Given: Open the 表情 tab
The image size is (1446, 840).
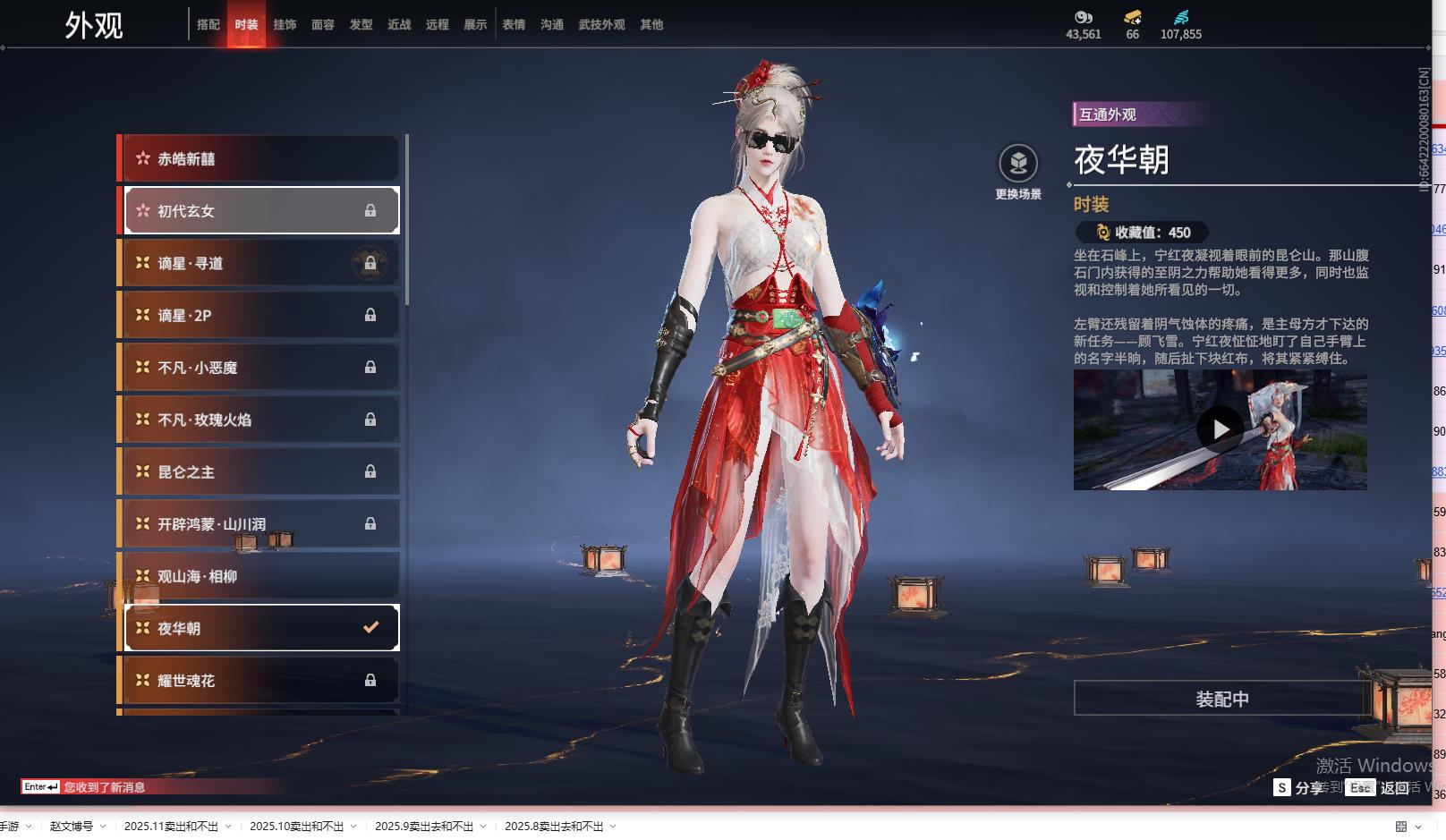Looking at the screenshot, I should click(514, 25).
